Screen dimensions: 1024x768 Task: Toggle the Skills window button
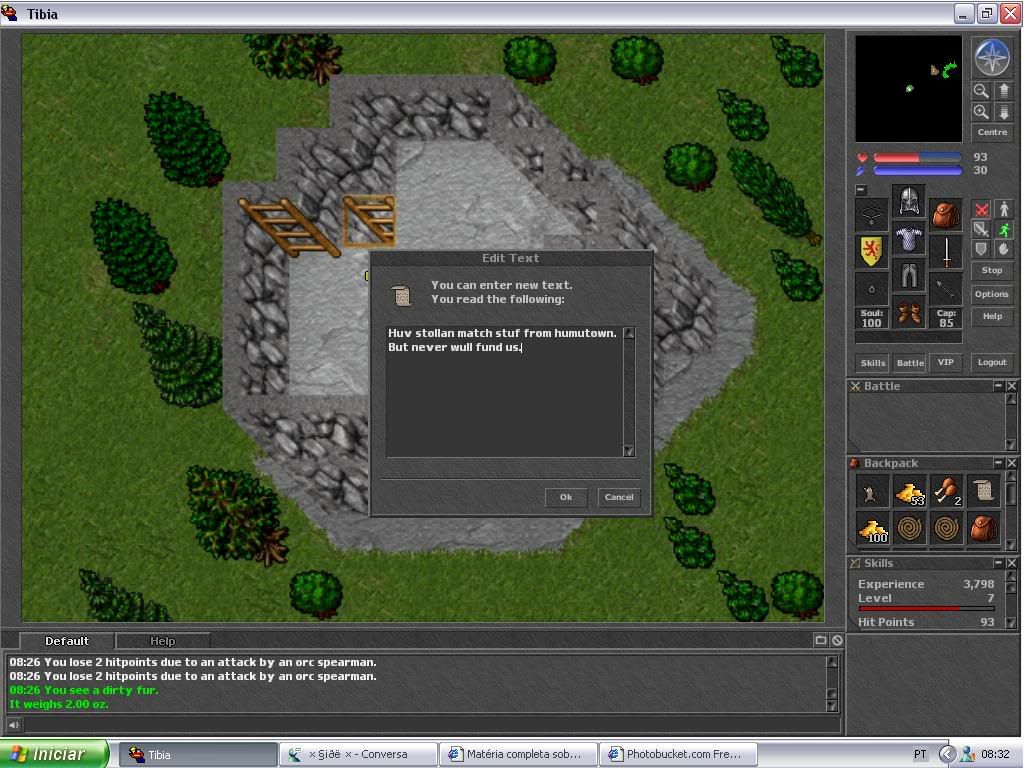click(x=873, y=362)
